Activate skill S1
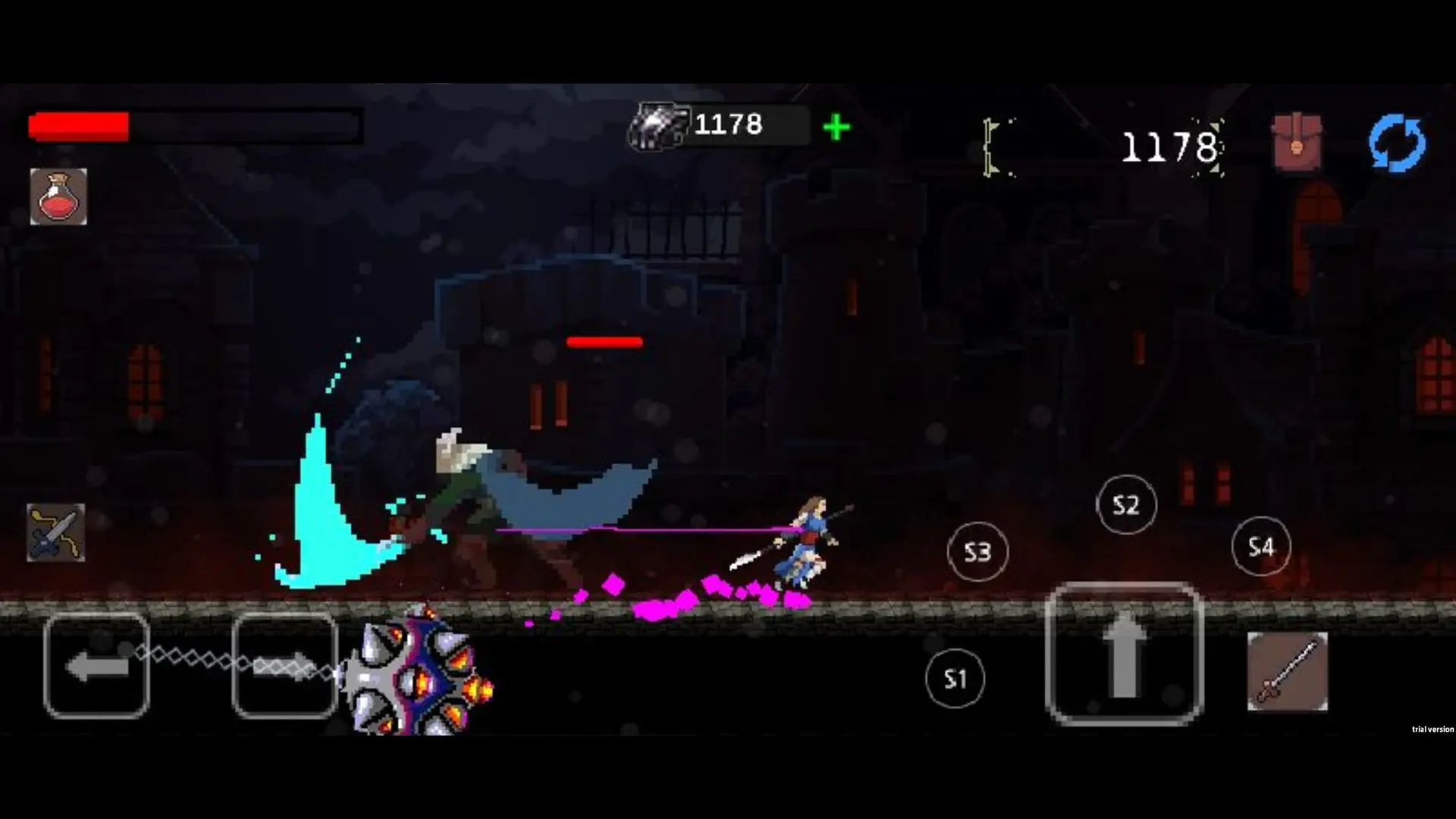 (x=954, y=679)
